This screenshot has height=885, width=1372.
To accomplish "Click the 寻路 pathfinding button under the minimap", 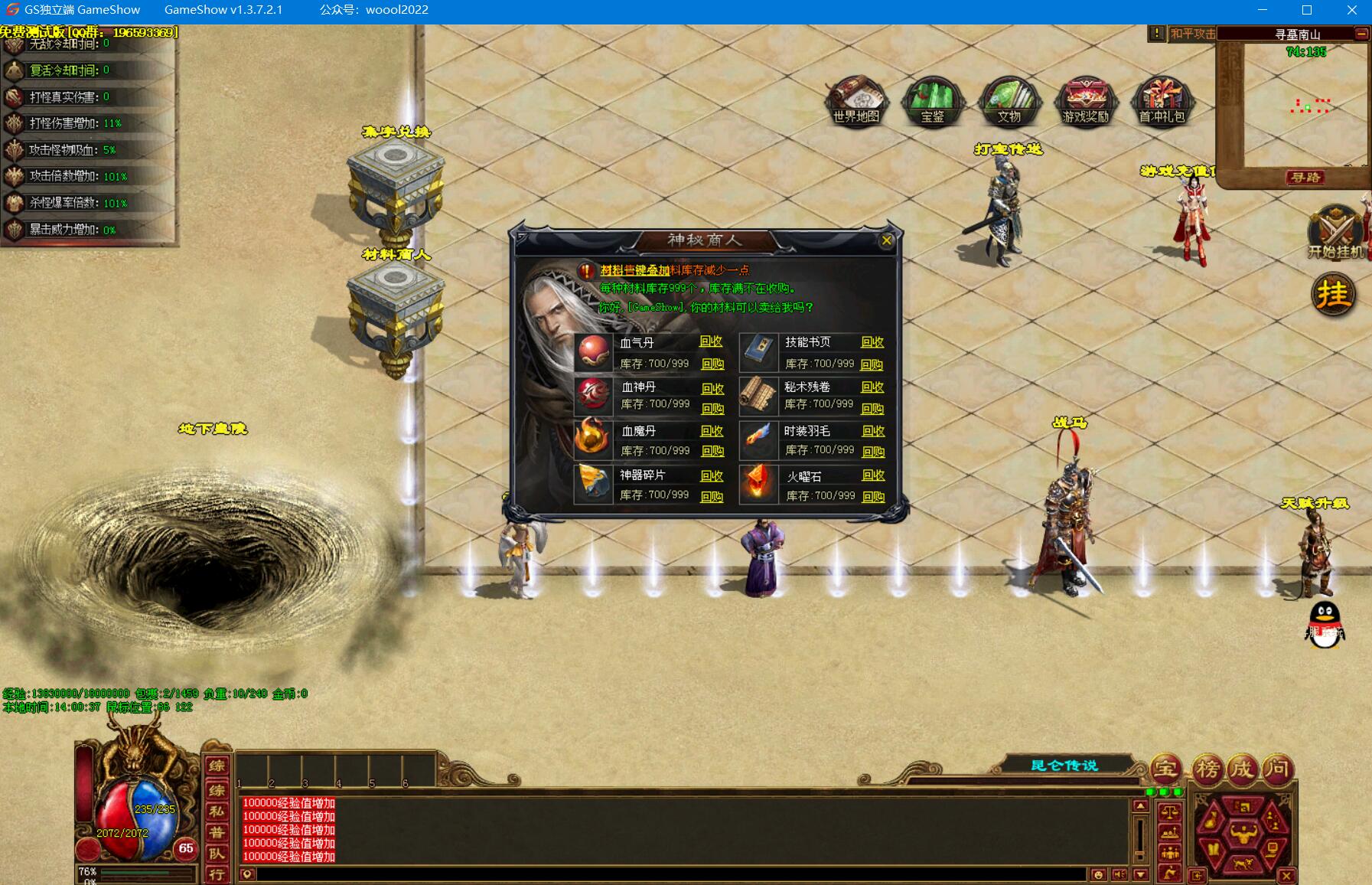I will coord(1305,178).
